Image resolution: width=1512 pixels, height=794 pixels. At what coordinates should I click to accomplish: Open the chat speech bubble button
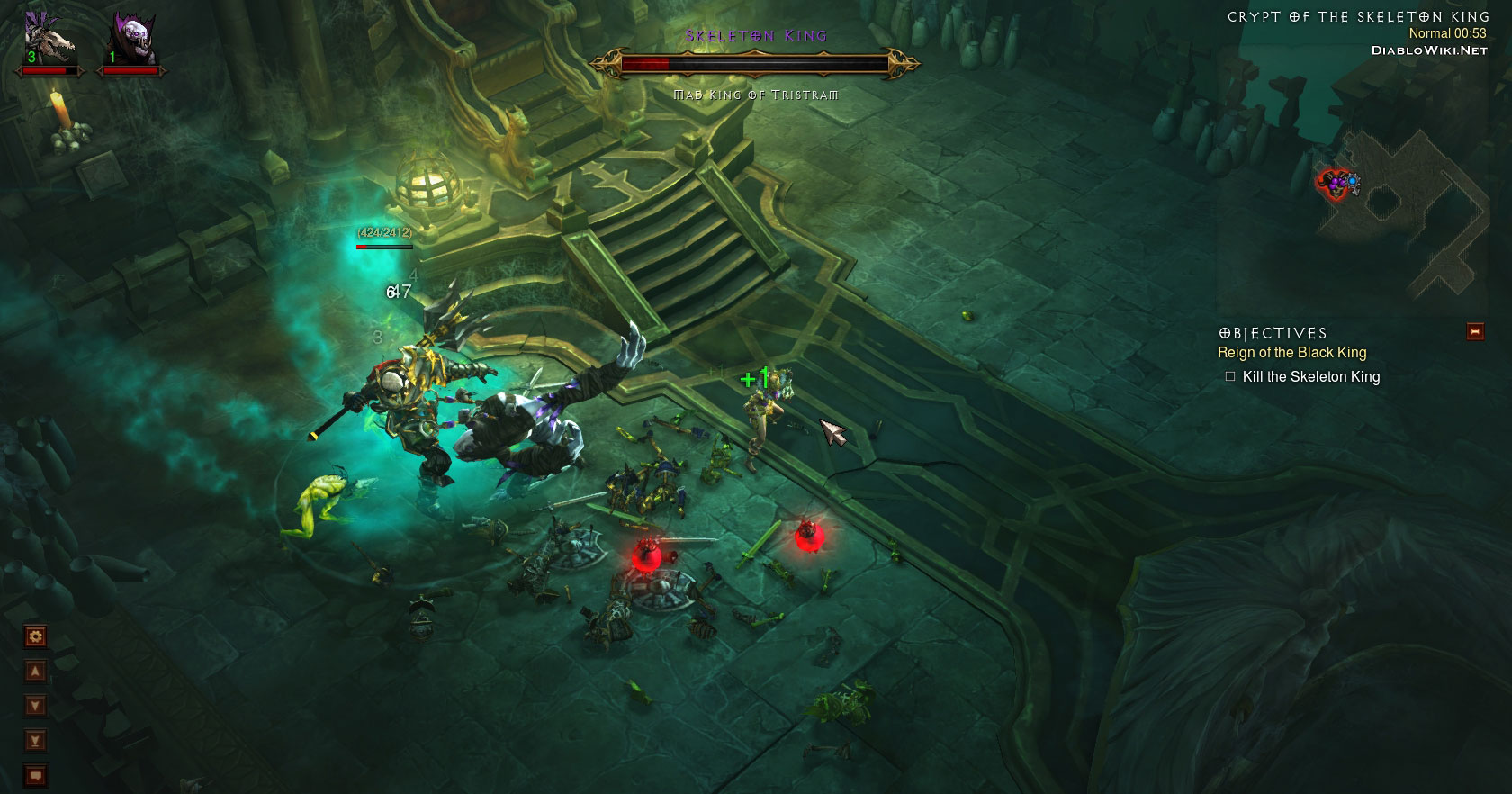pyautogui.click(x=35, y=774)
